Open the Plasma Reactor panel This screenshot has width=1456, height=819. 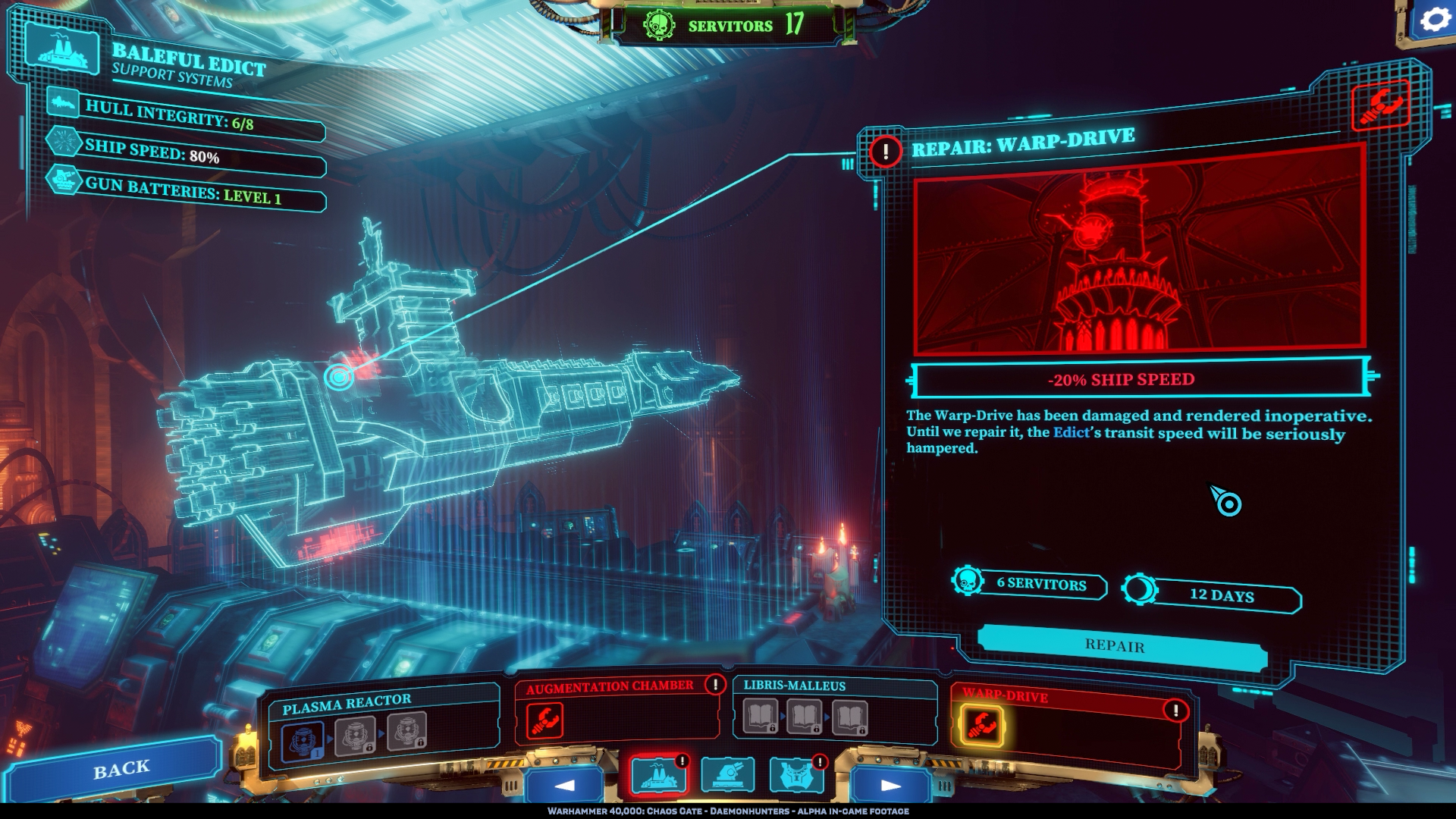click(347, 704)
